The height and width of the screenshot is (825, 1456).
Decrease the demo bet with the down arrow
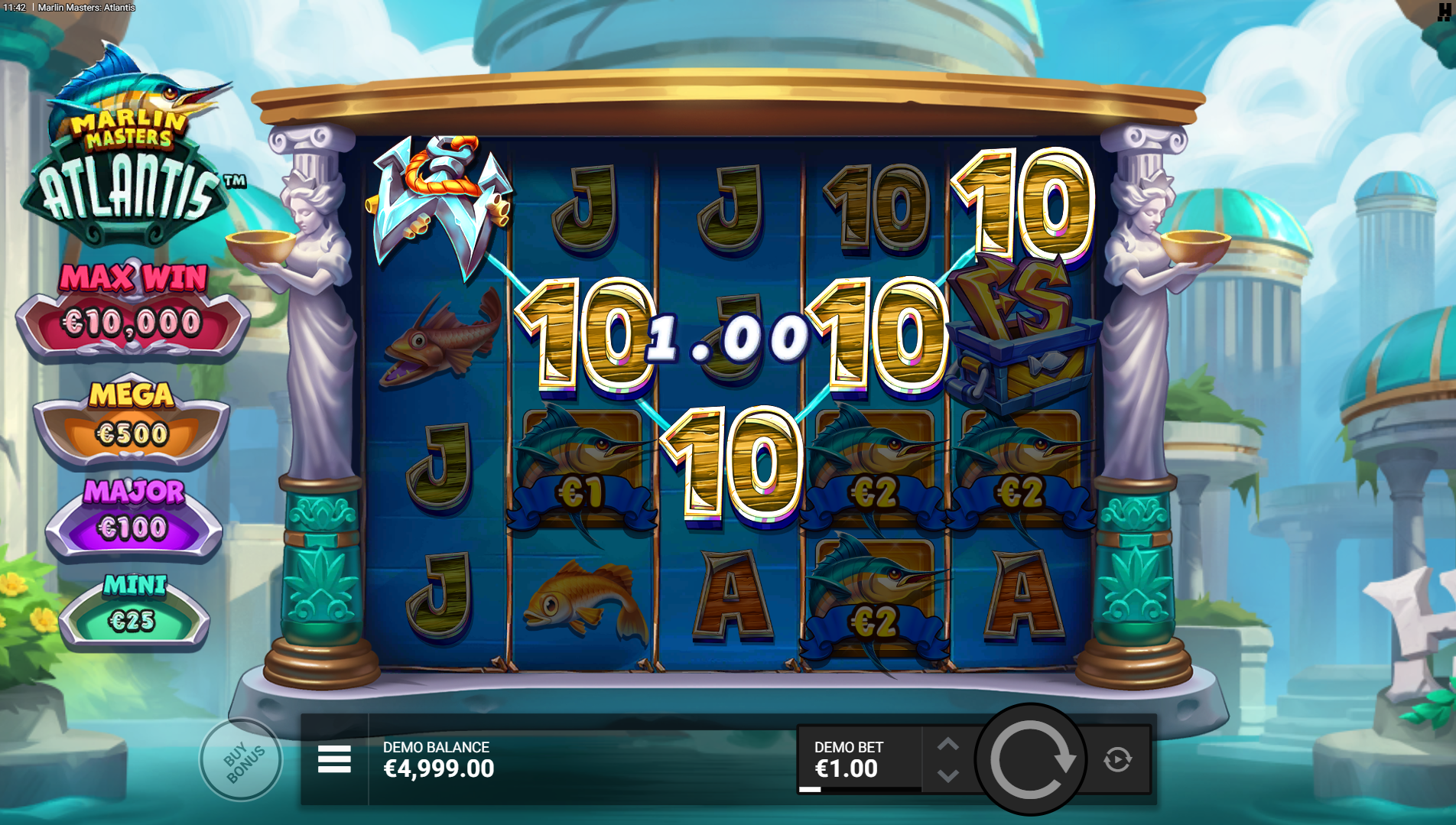pyautogui.click(x=948, y=775)
